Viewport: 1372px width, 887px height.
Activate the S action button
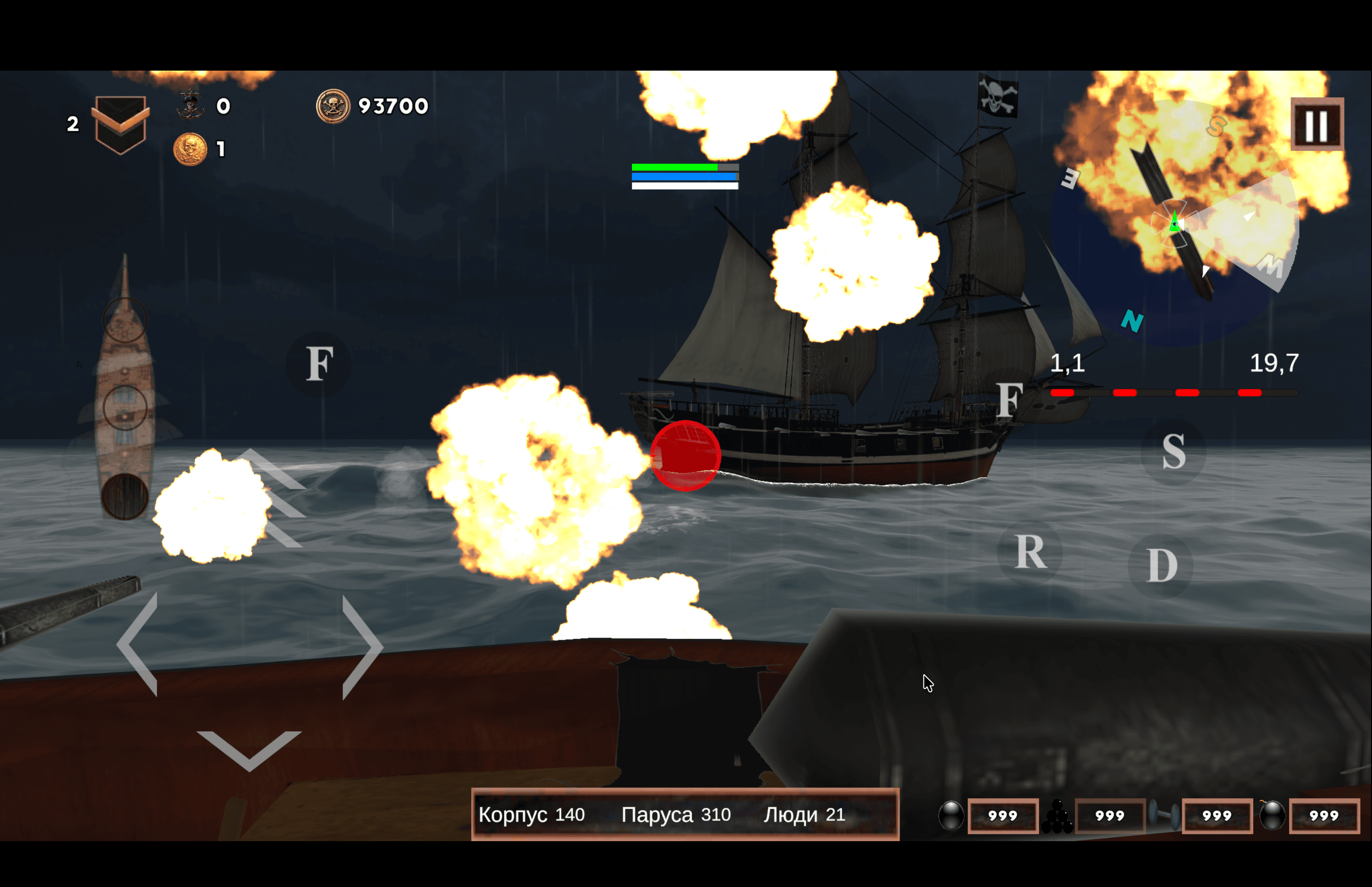pyautogui.click(x=1173, y=452)
